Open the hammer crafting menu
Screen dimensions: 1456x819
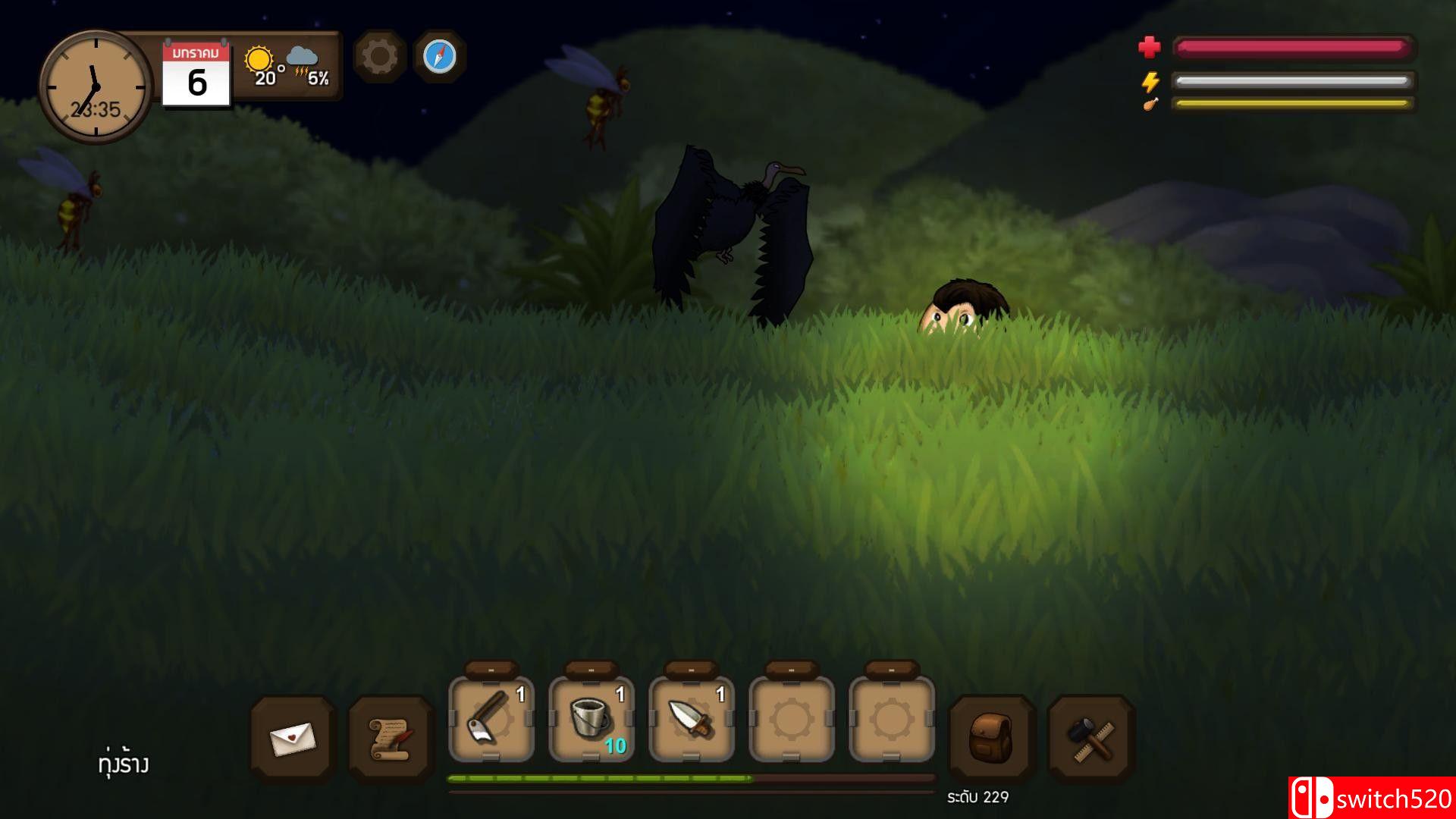[1091, 739]
